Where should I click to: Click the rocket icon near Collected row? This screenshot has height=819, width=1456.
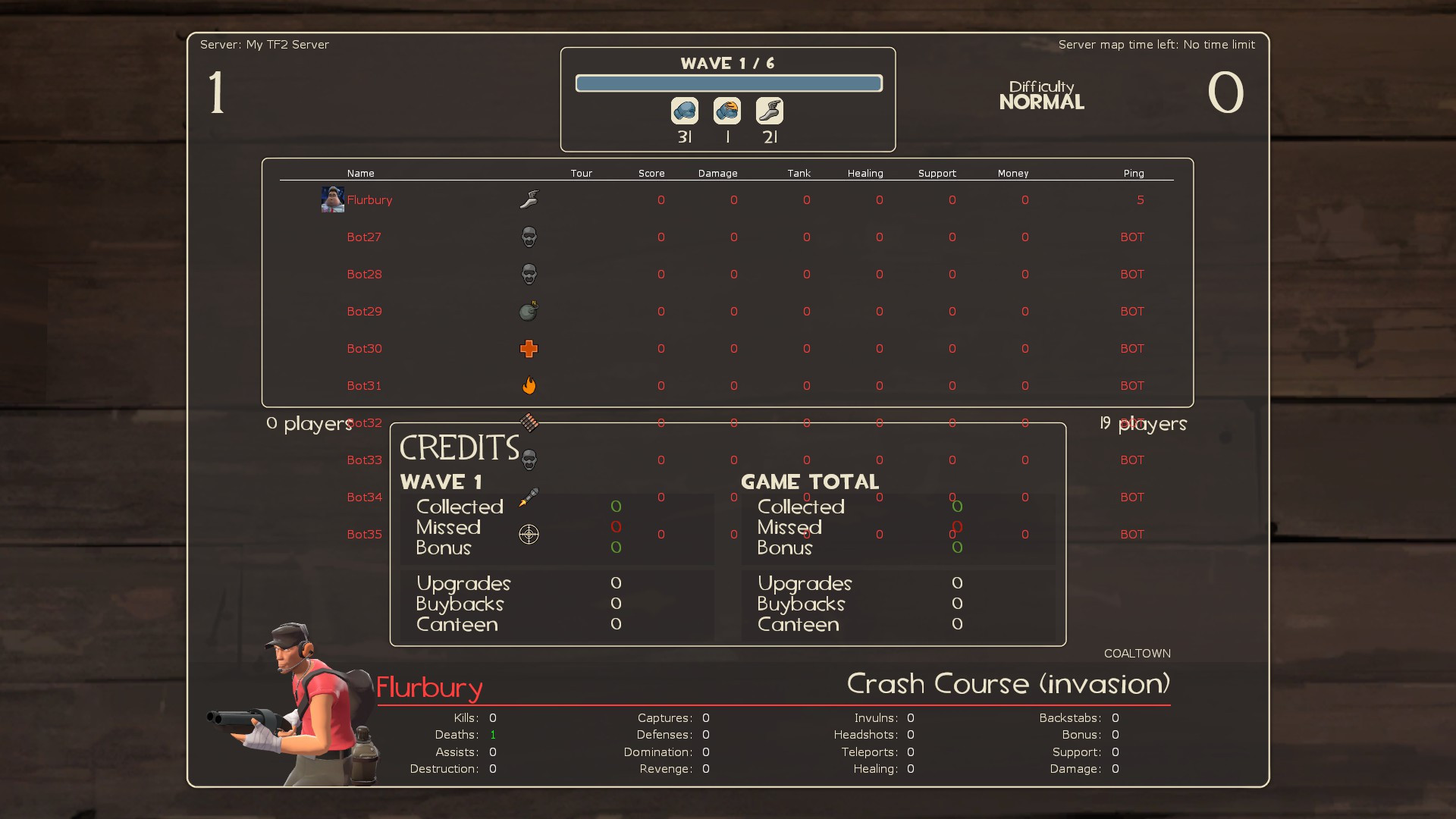pos(529,498)
